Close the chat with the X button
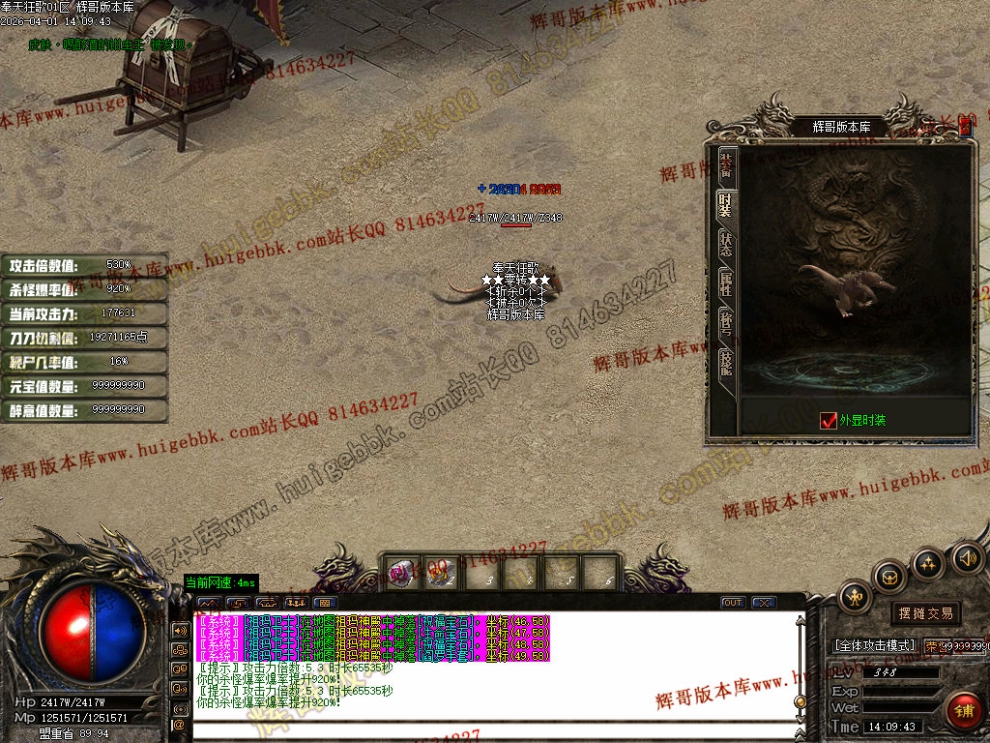The image size is (990, 743). (x=764, y=603)
